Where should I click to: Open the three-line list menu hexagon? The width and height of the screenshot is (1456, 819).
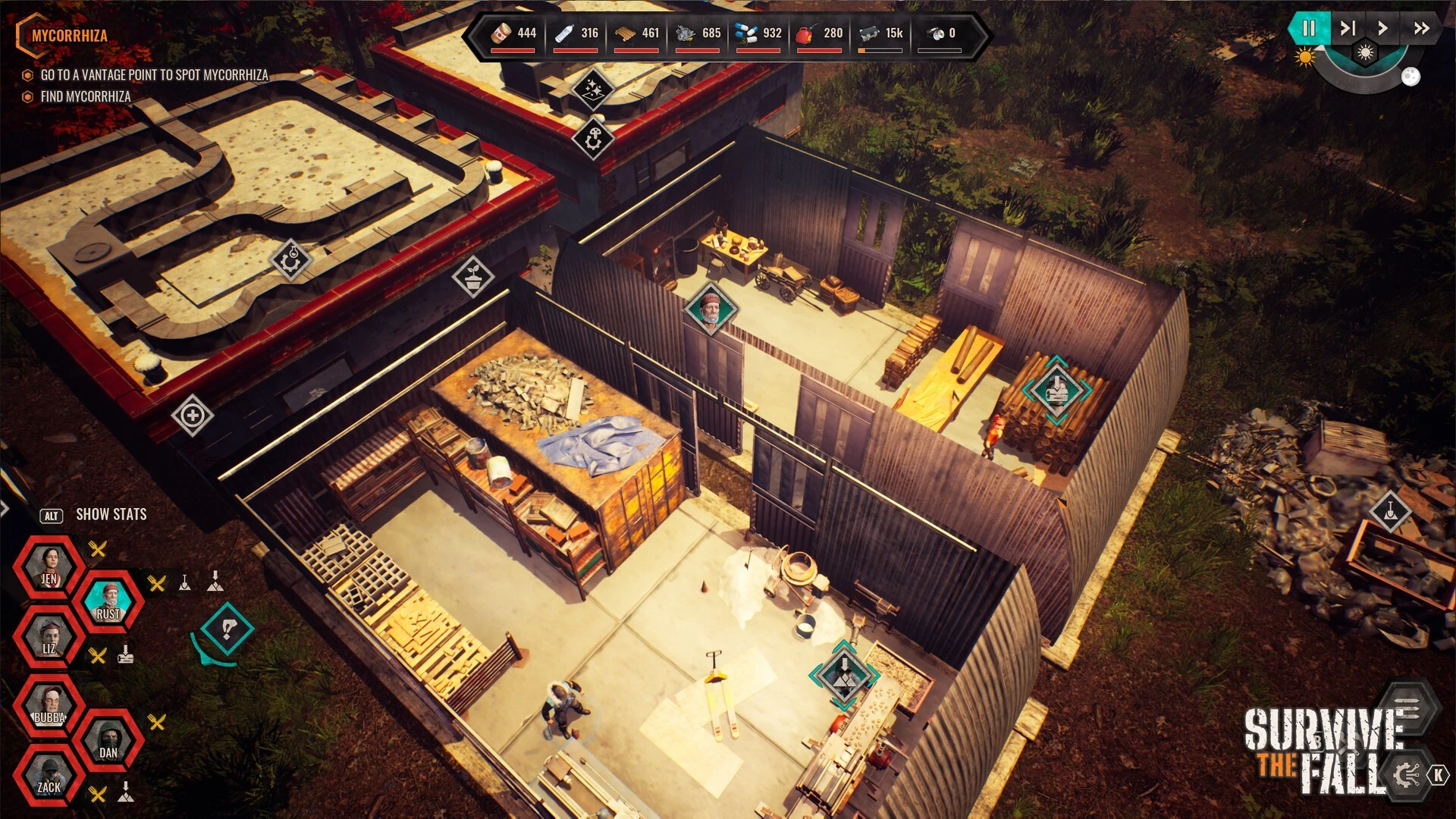1407,711
